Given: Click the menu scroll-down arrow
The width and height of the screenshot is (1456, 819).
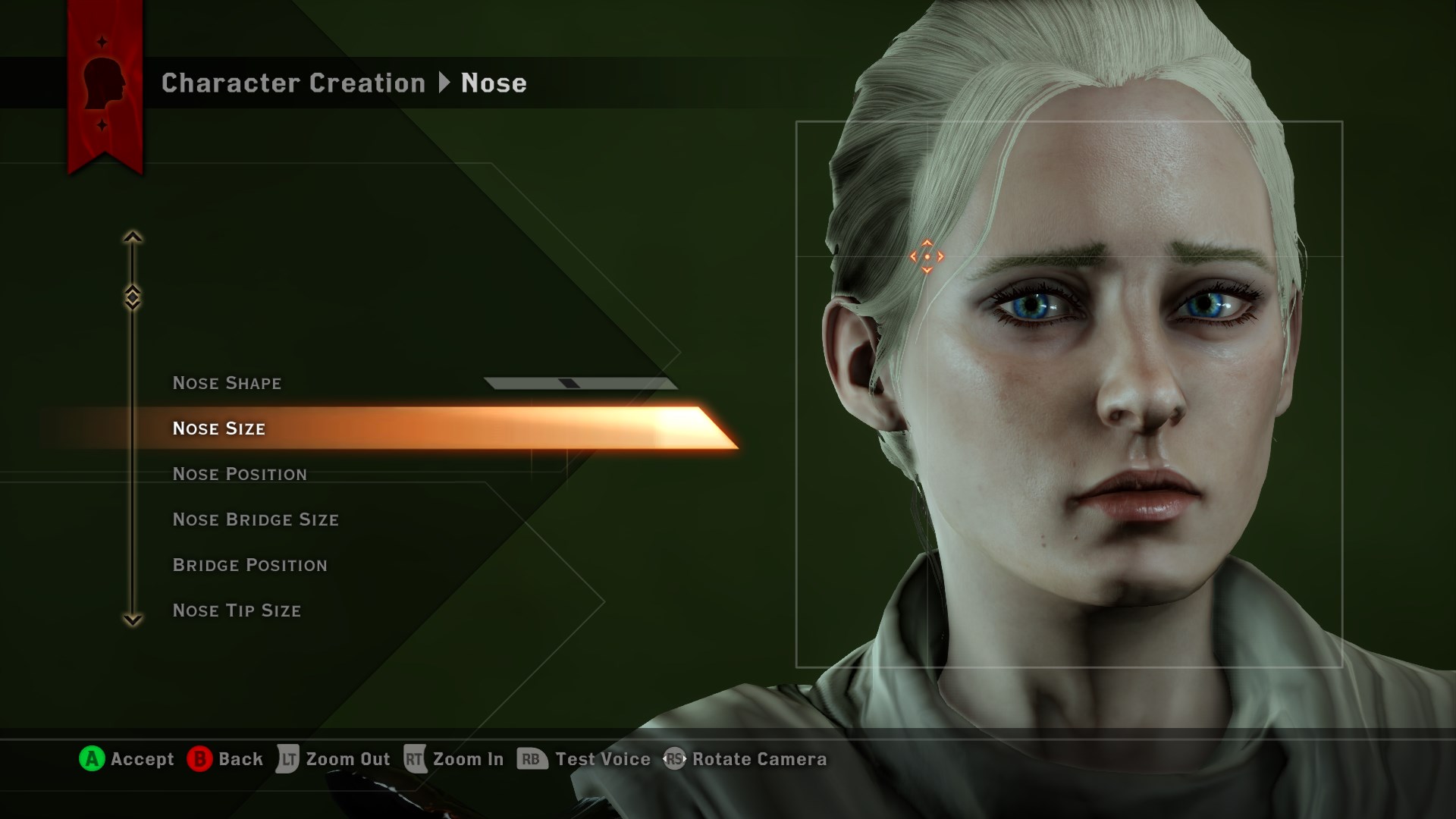Looking at the screenshot, I should click(x=133, y=620).
